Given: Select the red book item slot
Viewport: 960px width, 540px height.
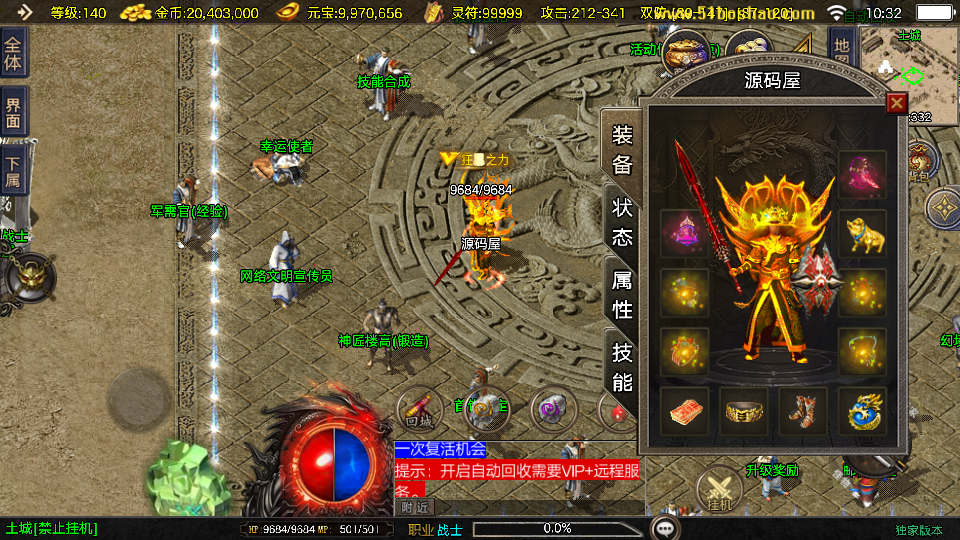Looking at the screenshot, I should coord(685,411).
